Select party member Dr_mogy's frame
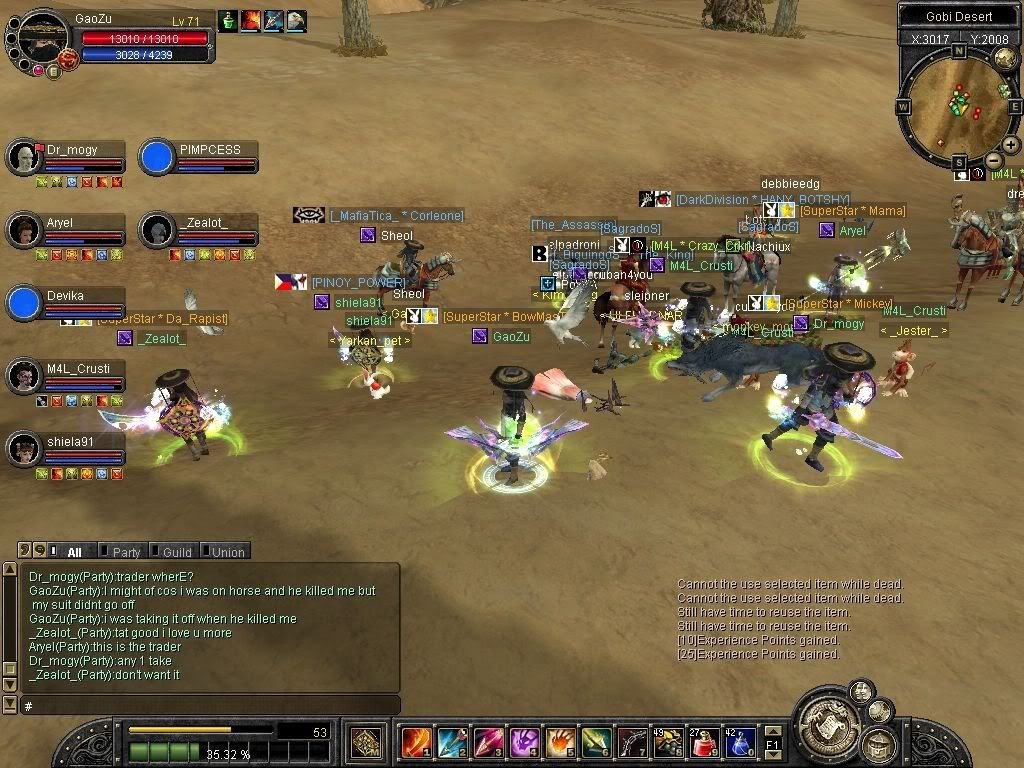Screen dimensions: 1024x768 click(66, 158)
